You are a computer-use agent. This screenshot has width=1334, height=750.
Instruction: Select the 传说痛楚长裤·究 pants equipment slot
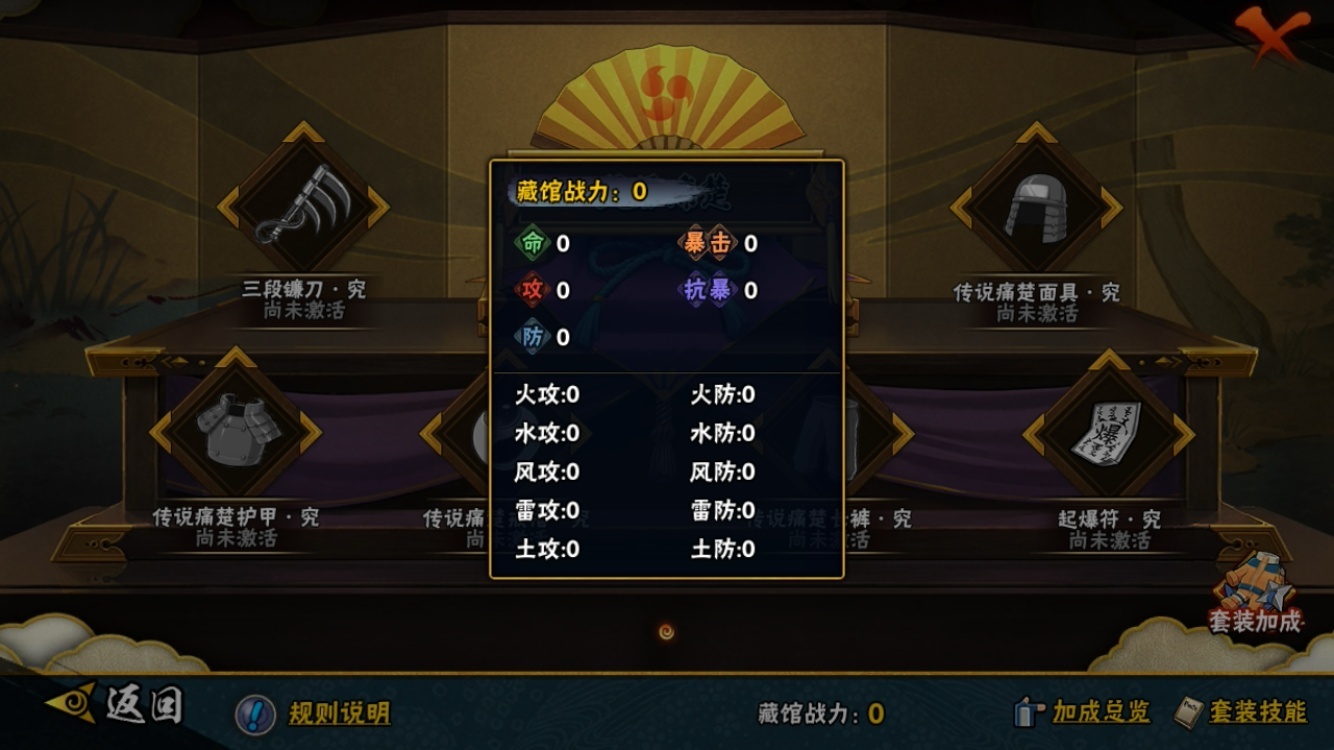pos(855,432)
